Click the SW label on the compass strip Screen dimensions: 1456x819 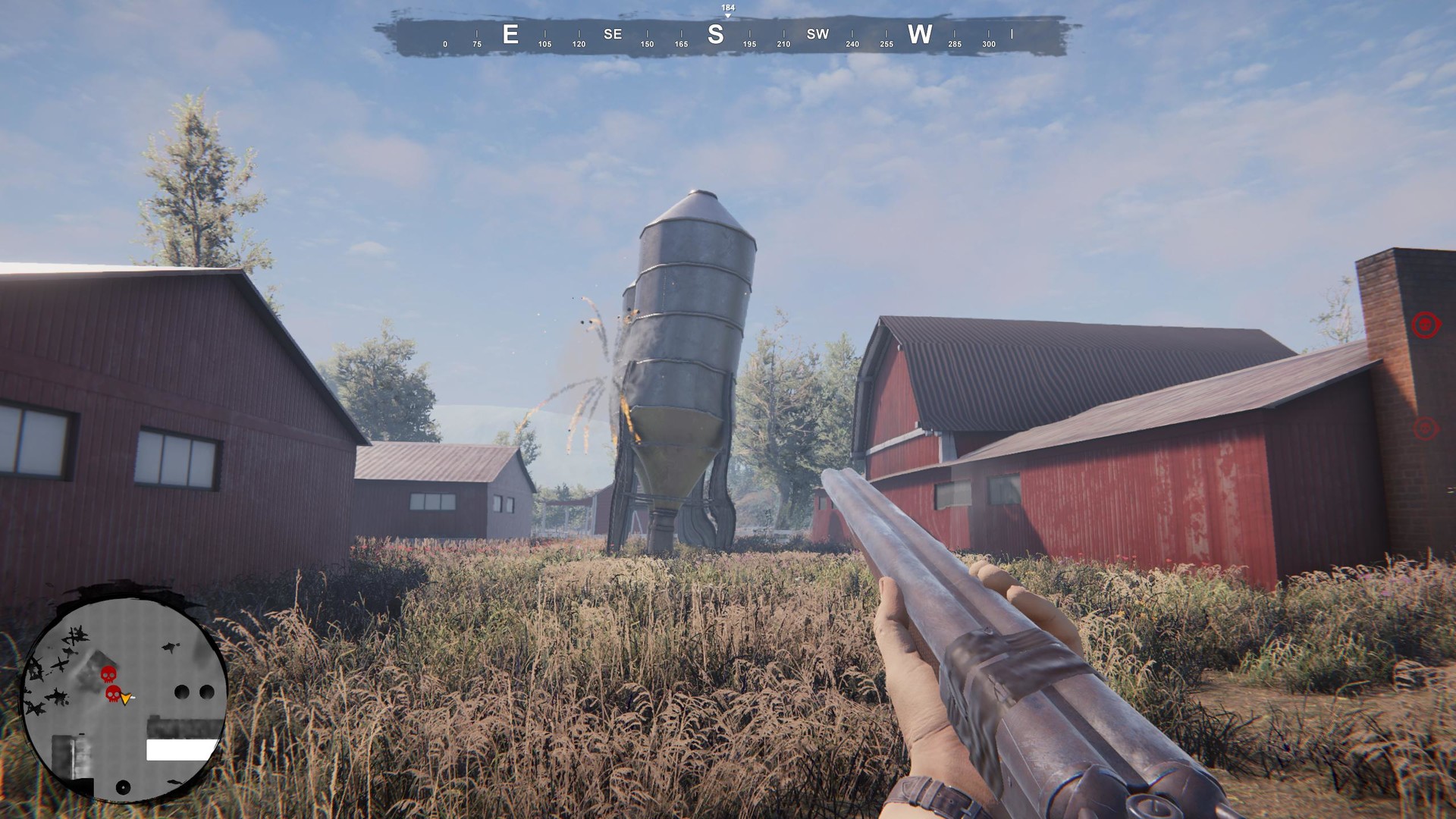coord(817,34)
